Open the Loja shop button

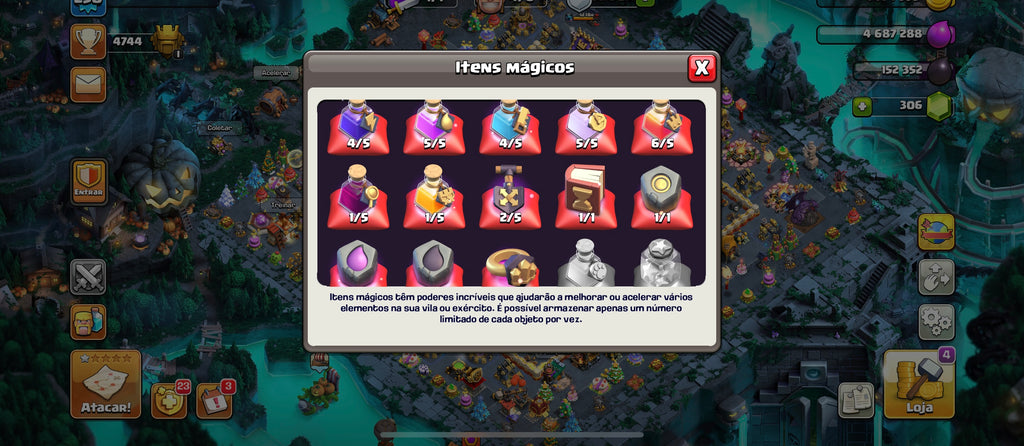point(918,385)
